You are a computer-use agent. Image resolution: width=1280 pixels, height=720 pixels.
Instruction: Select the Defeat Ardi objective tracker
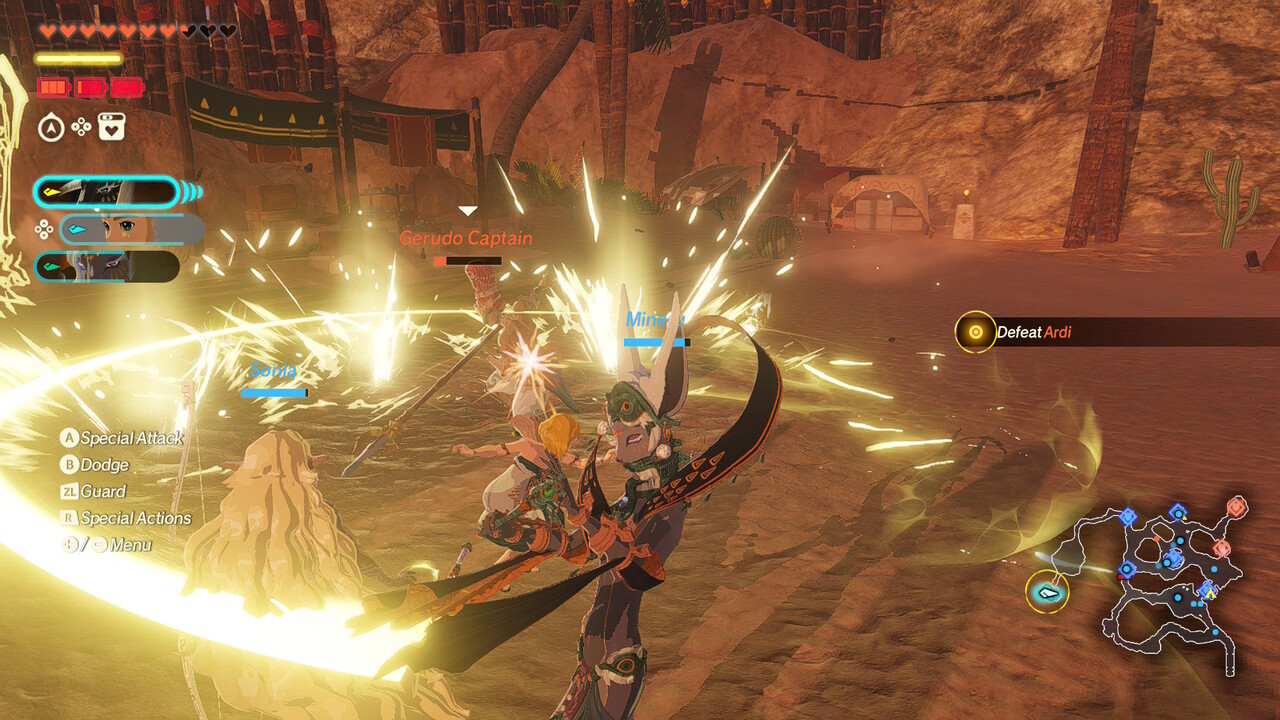click(x=1033, y=332)
